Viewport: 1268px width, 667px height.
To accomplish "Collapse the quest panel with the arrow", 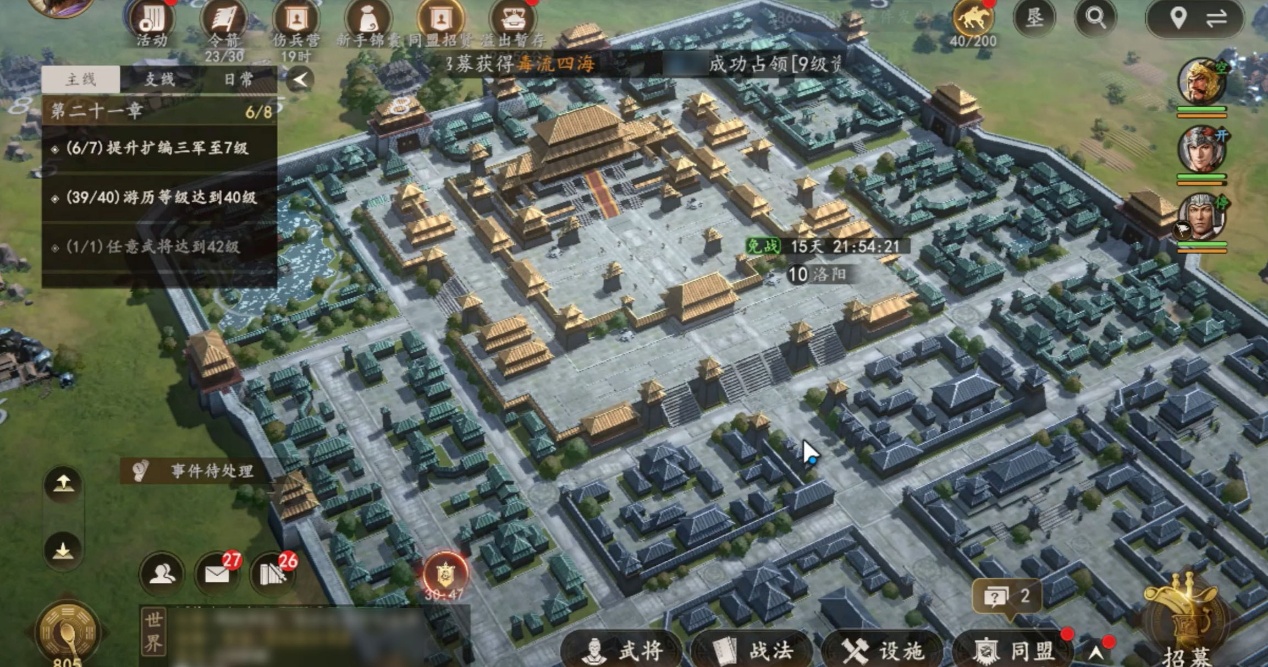I will click(x=298, y=79).
